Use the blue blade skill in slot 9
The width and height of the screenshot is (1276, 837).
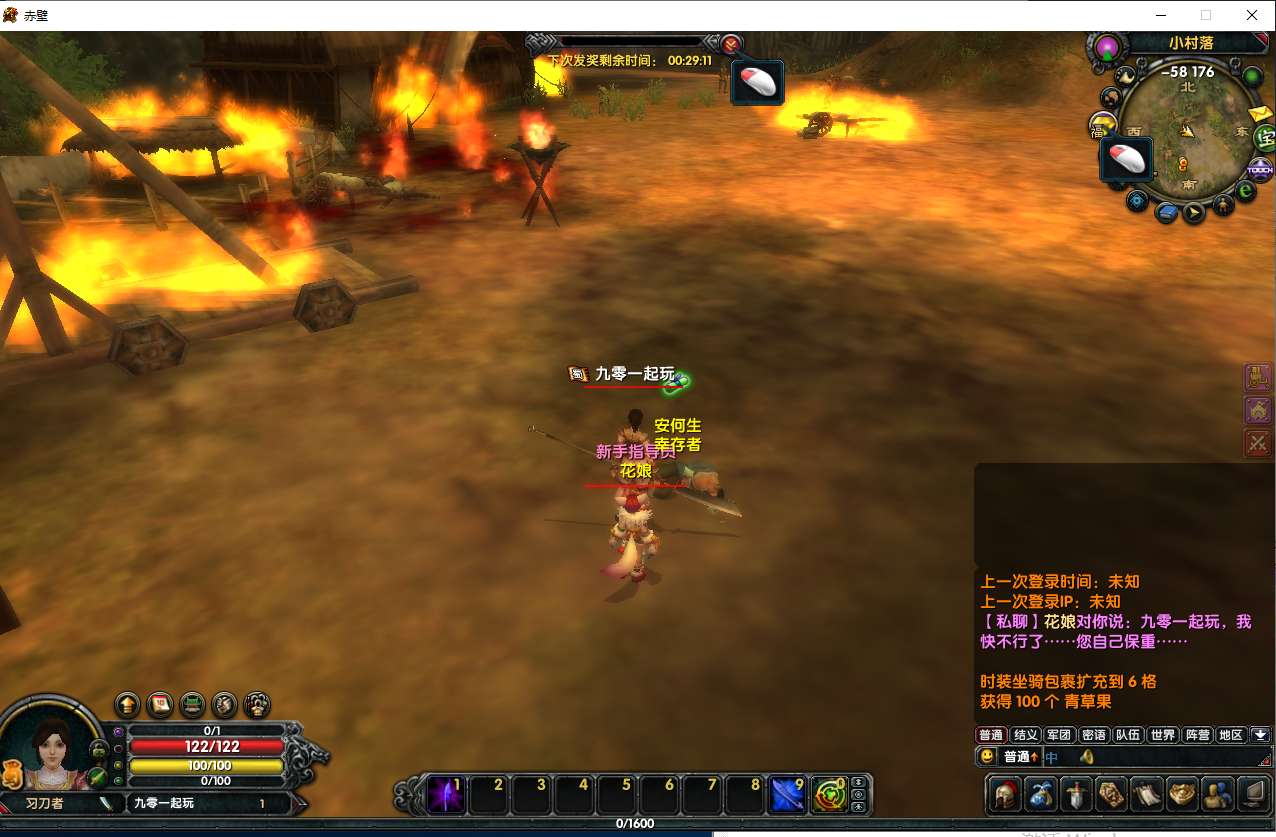pos(788,795)
